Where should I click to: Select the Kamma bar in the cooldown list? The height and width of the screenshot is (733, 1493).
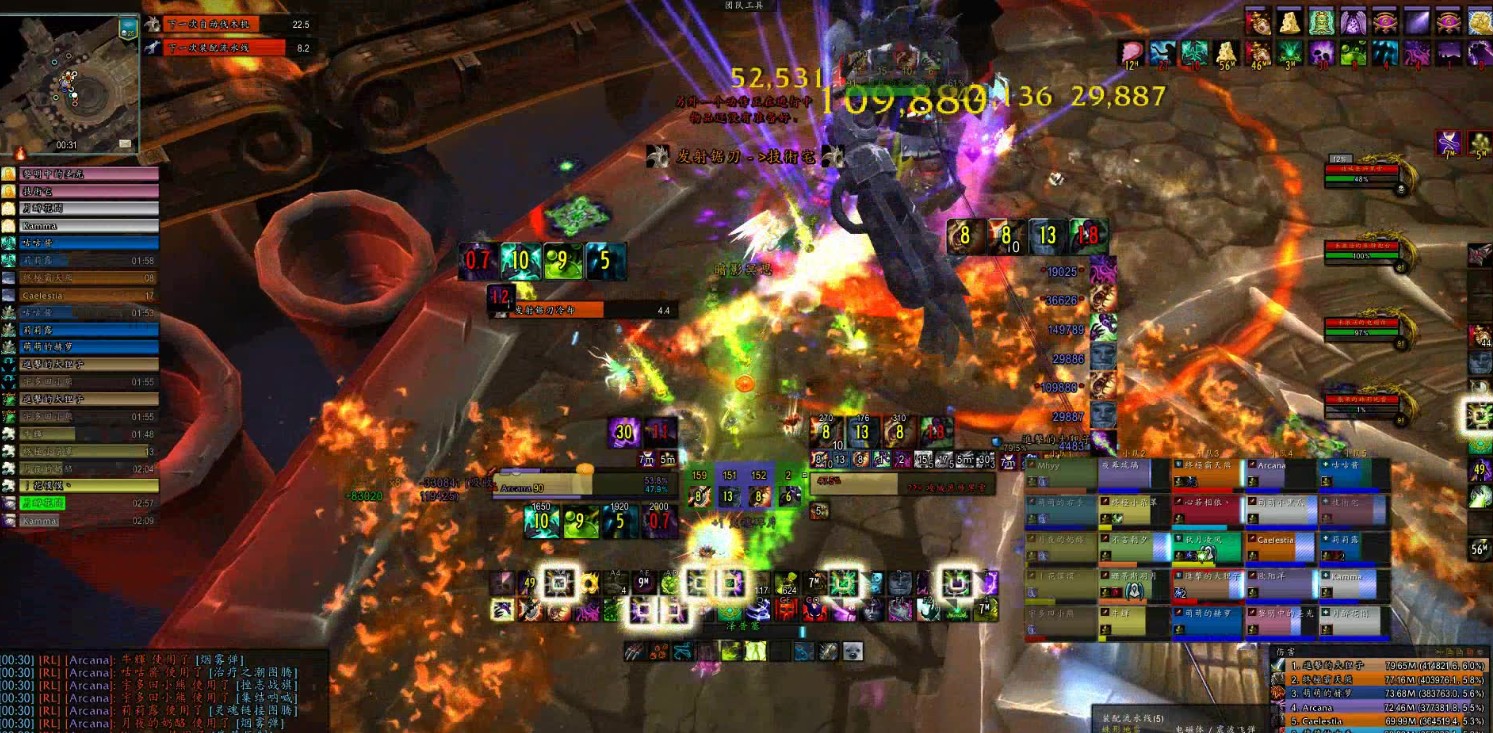[x=80, y=521]
